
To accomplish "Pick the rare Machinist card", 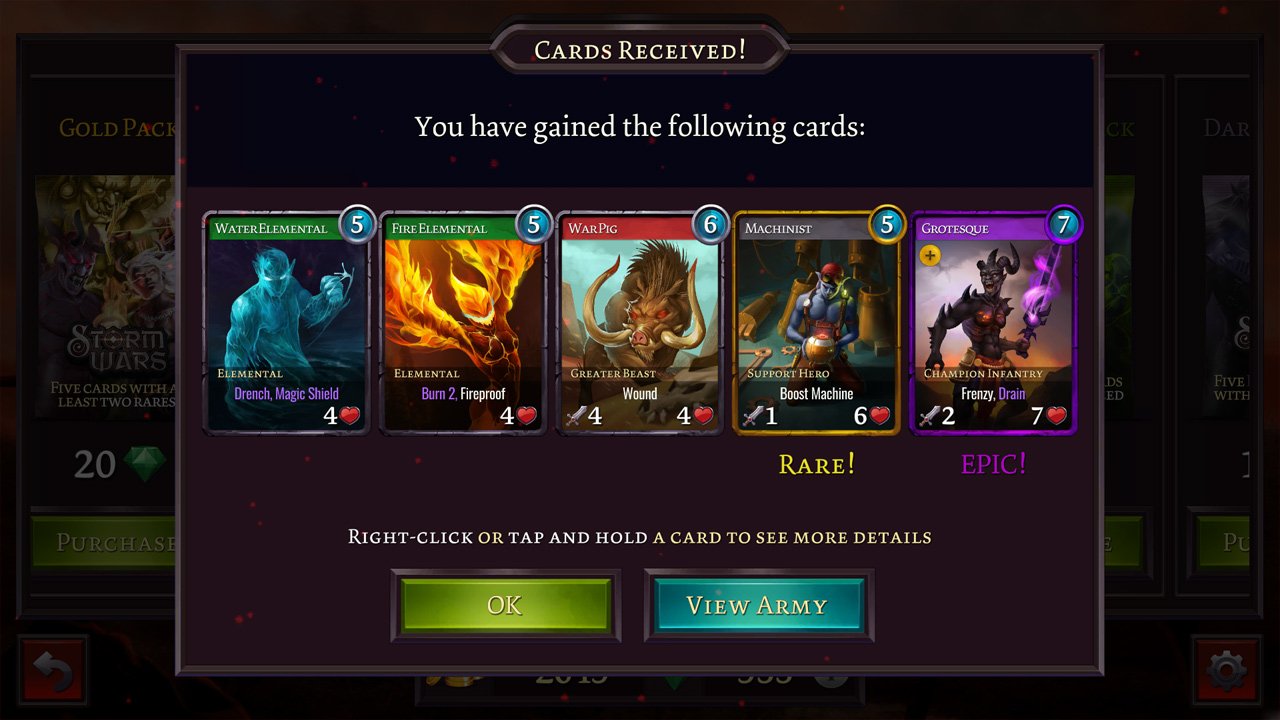I will point(817,322).
